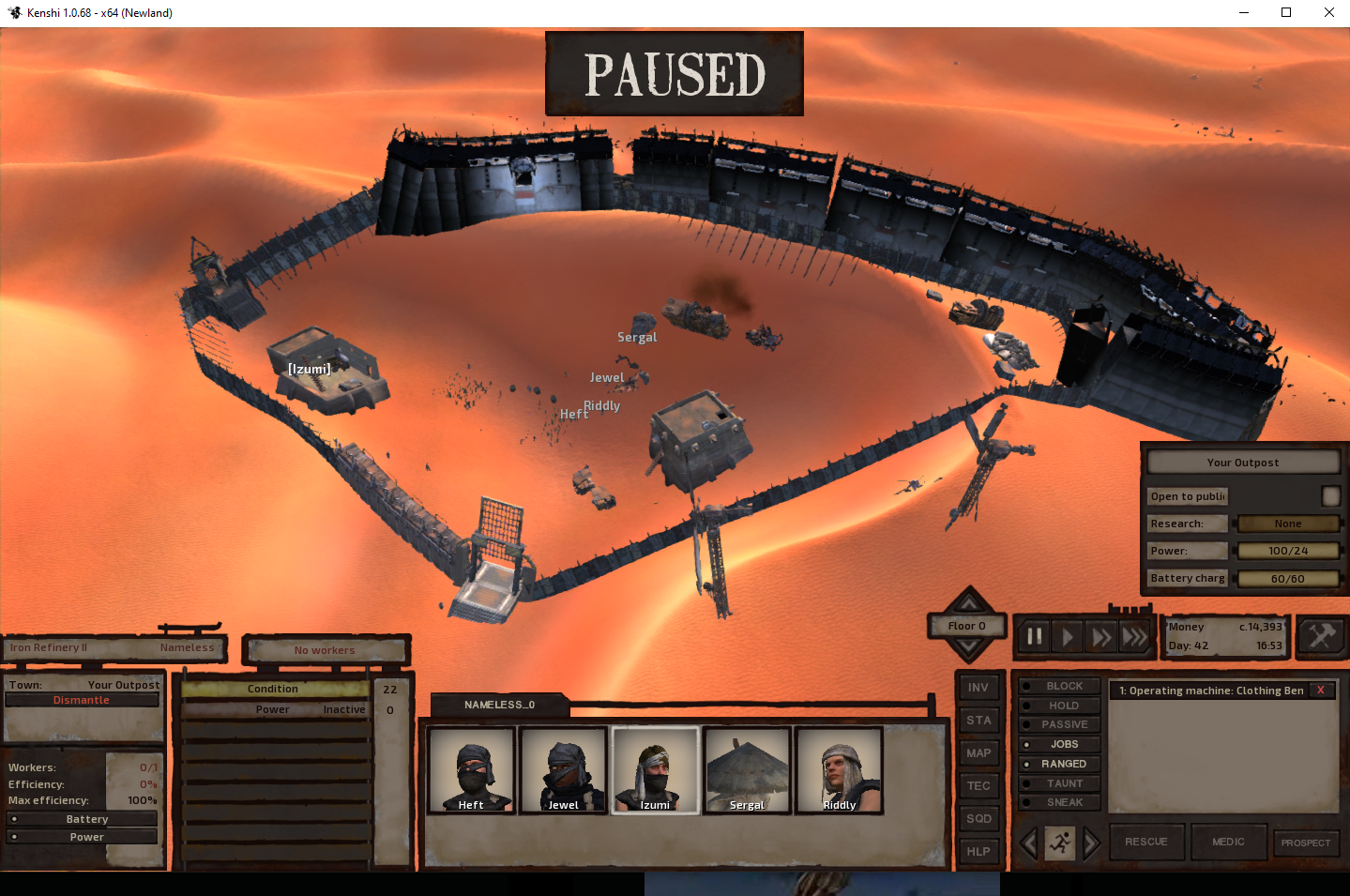The image size is (1350, 896).
Task: Select Heft's character portrait
Action: tap(471, 769)
